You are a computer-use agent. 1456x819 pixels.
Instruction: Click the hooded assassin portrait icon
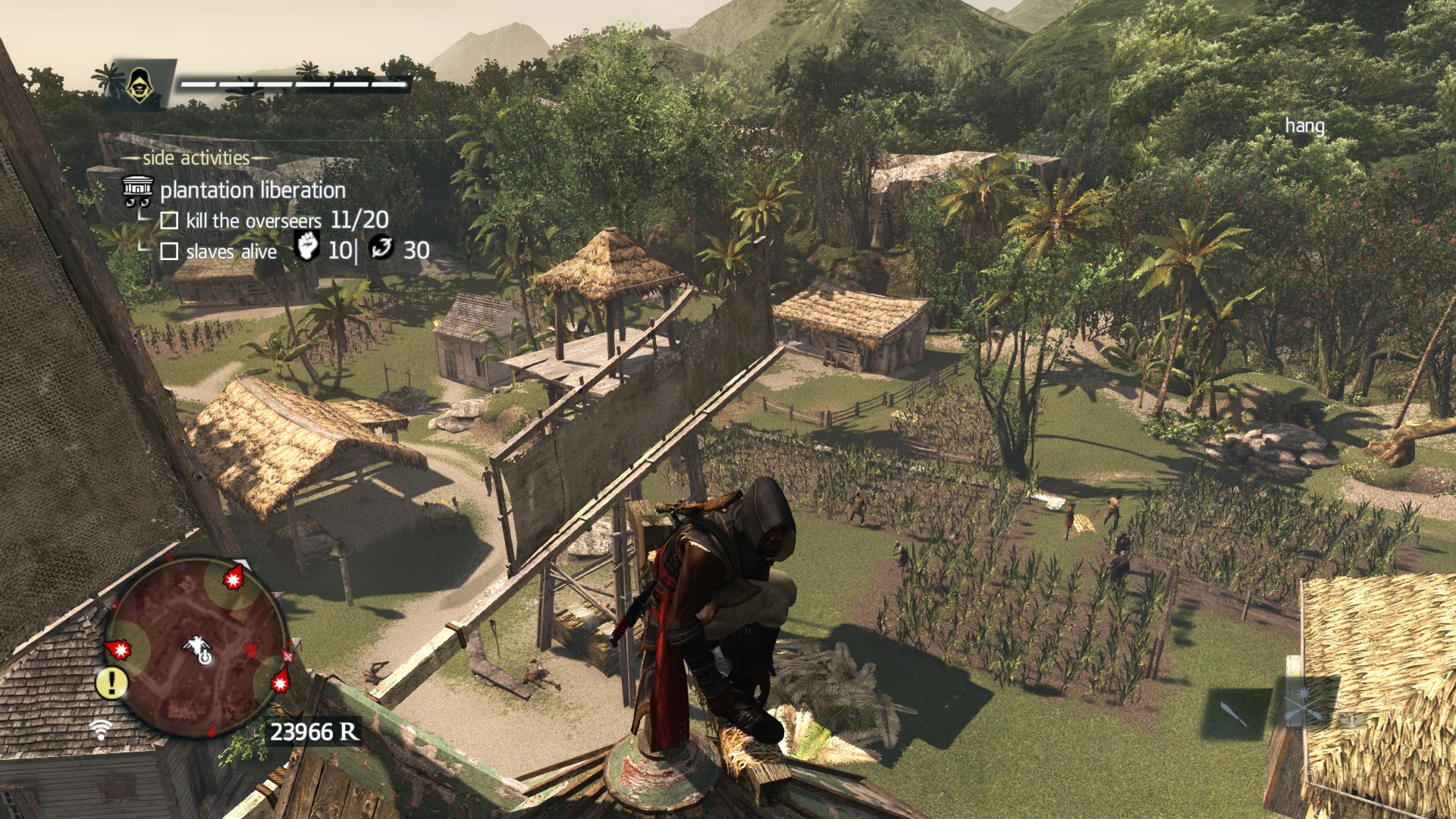pos(137,85)
